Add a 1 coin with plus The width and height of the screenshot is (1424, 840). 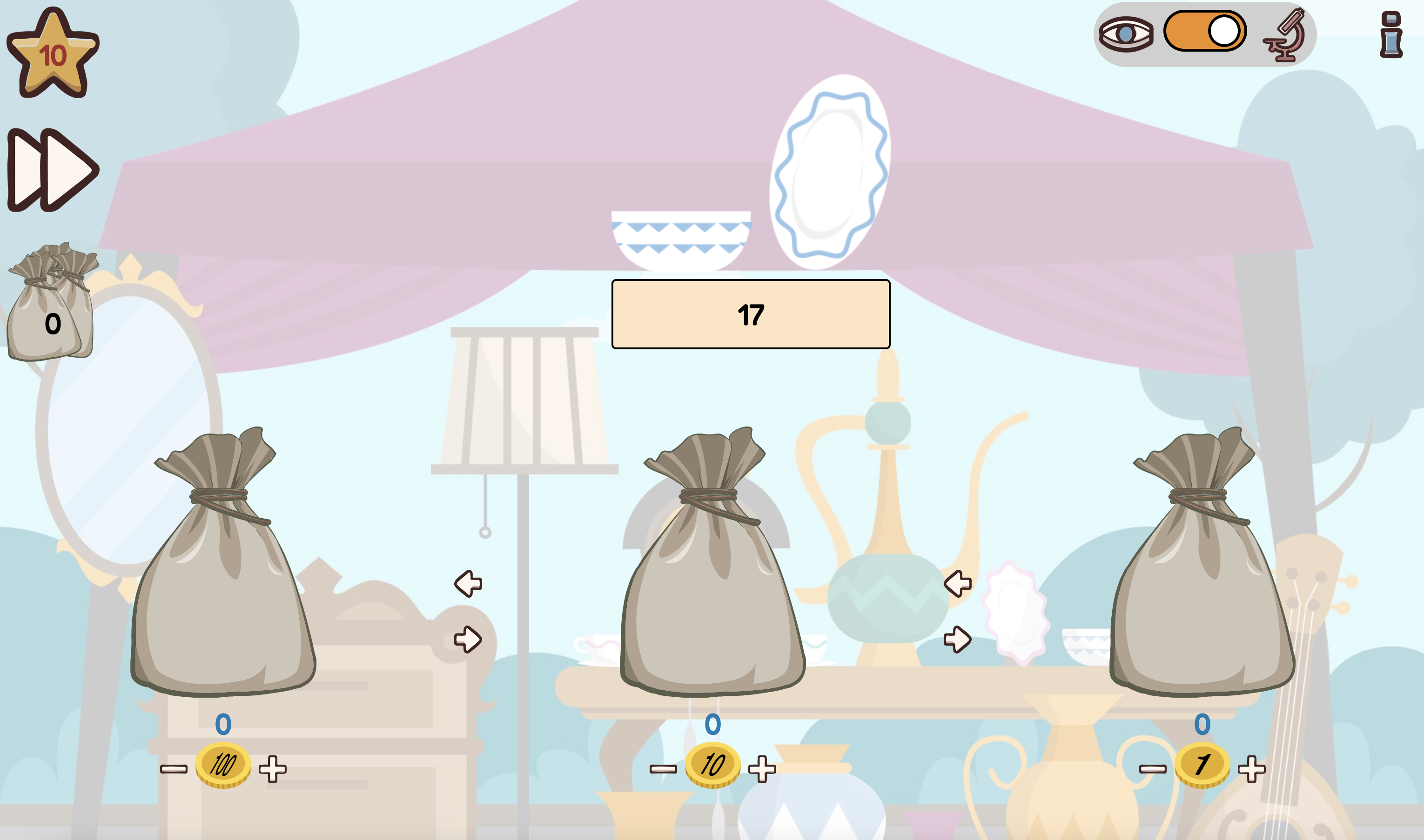click(1251, 769)
